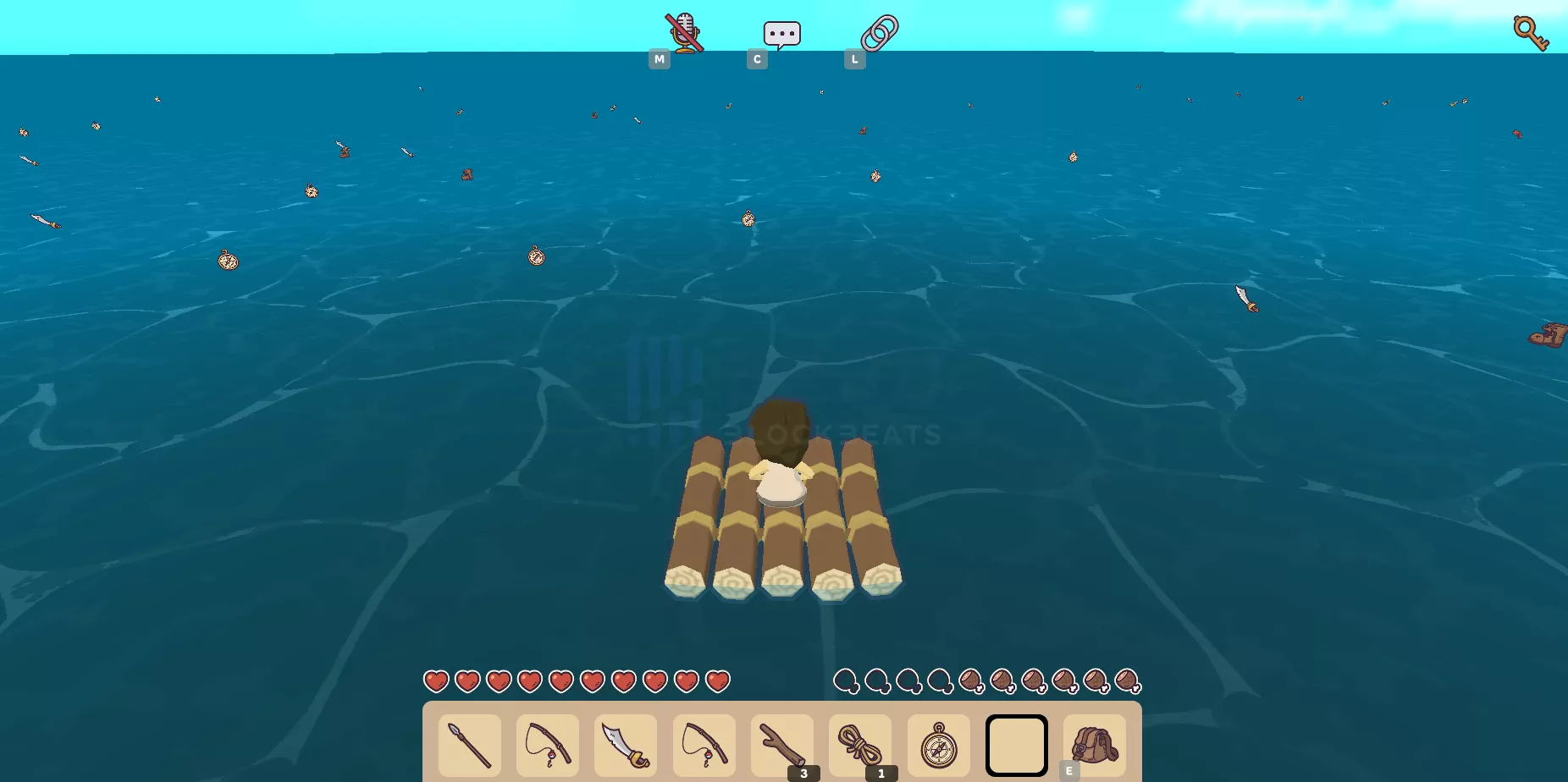Equip the first fishing rod
The height and width of the screenshot is (782, 1568).
click(547, 745)
